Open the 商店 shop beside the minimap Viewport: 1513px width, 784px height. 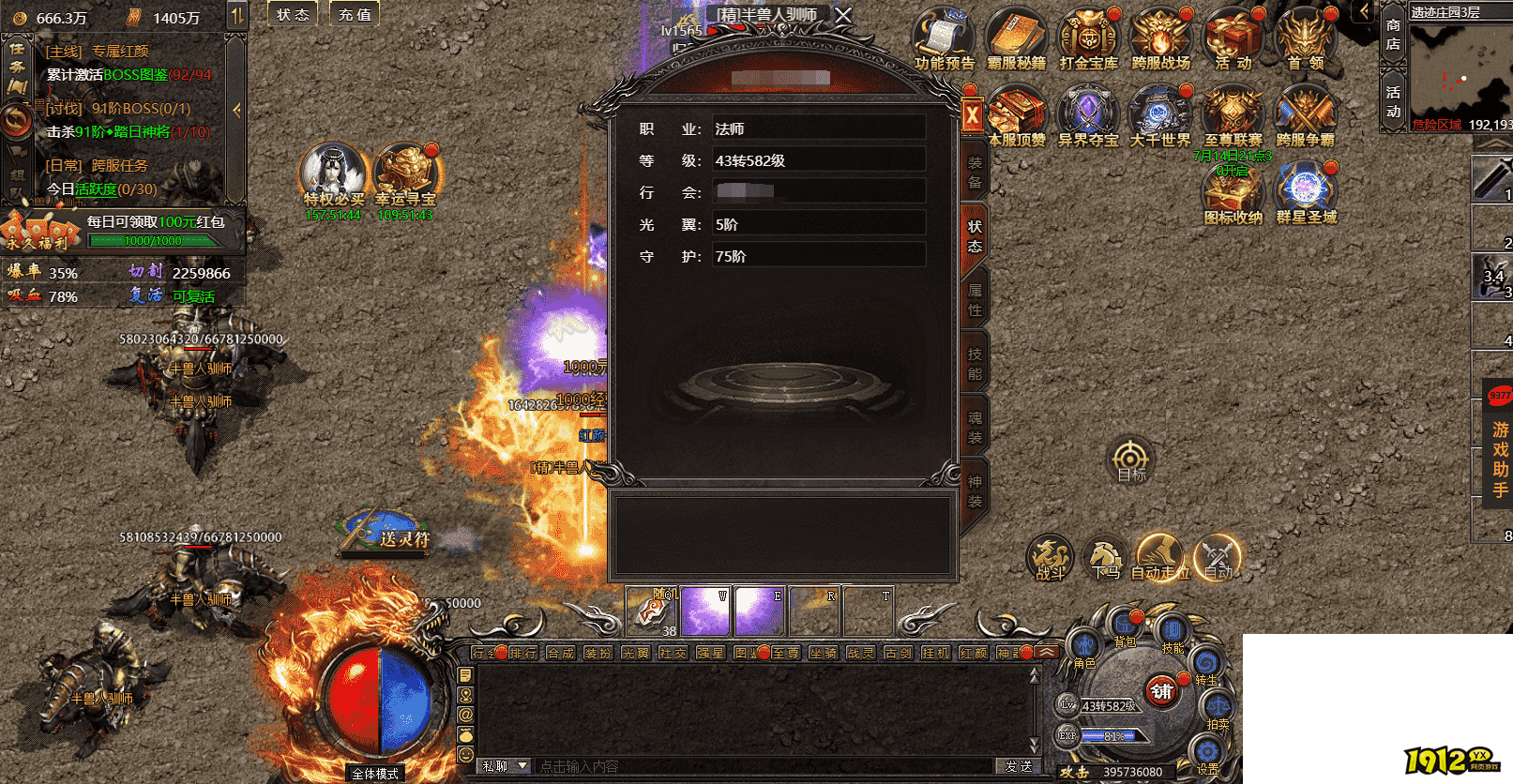coord(1393,35)
